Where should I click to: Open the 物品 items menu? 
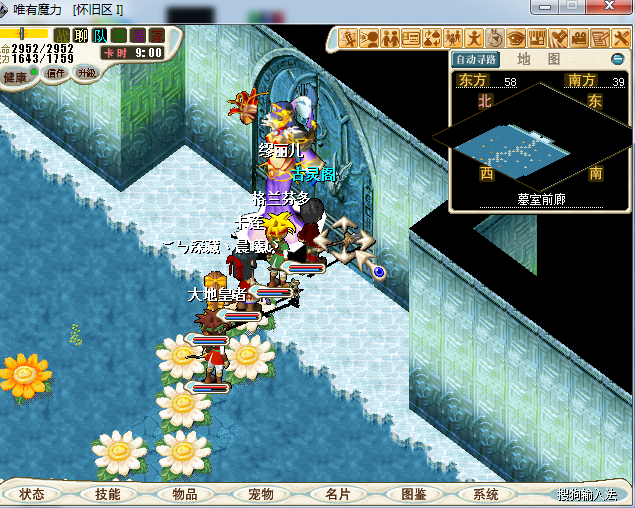click(x=184, y=494)
